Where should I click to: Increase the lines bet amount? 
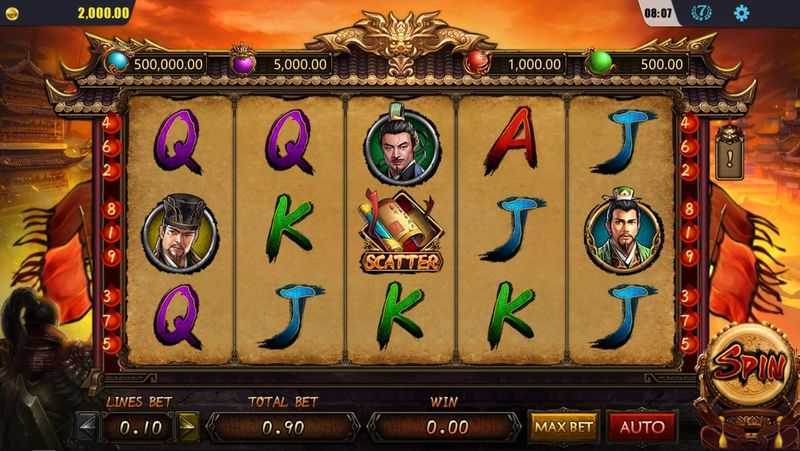click(x=187, y=427)
